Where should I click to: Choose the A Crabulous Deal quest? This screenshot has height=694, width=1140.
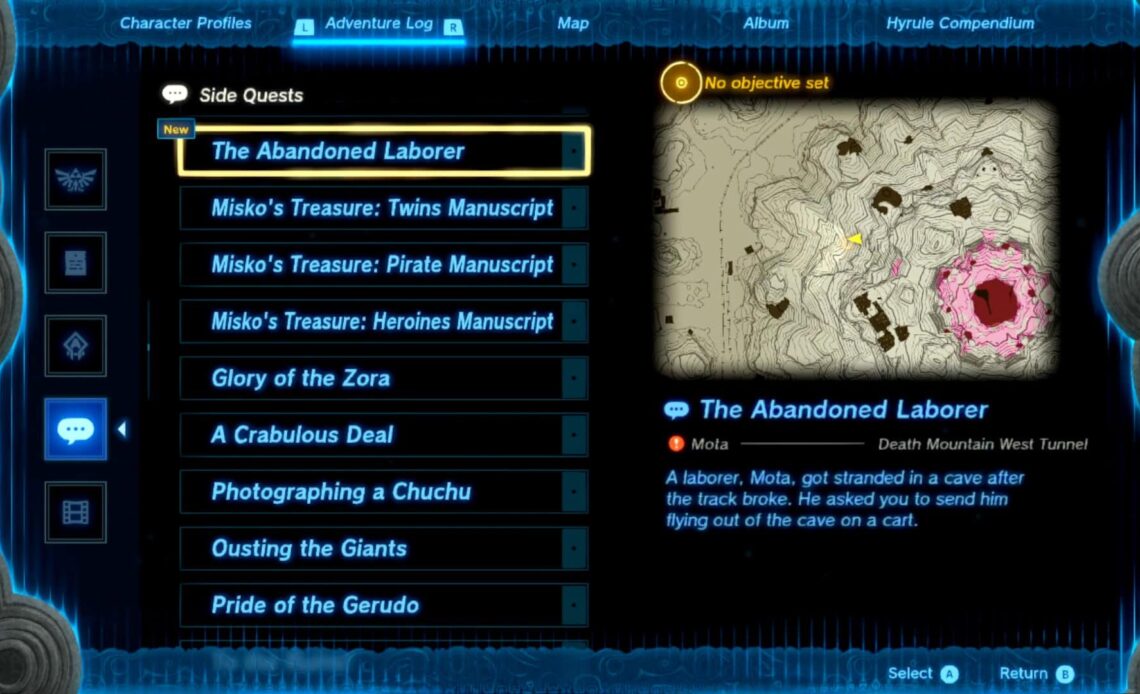point(384,435)
